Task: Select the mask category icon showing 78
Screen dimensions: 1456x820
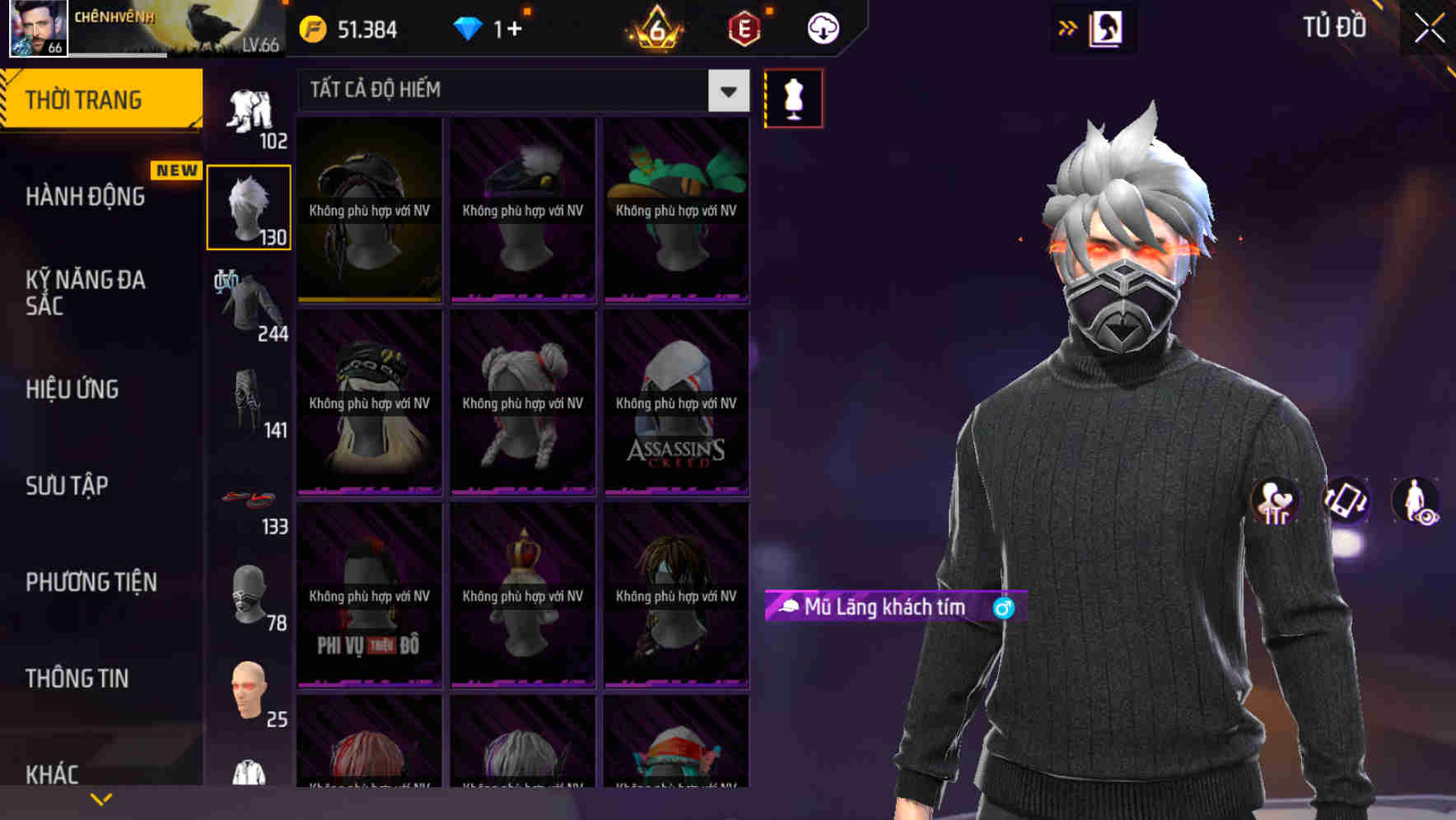Action: (x=249, y=593)
